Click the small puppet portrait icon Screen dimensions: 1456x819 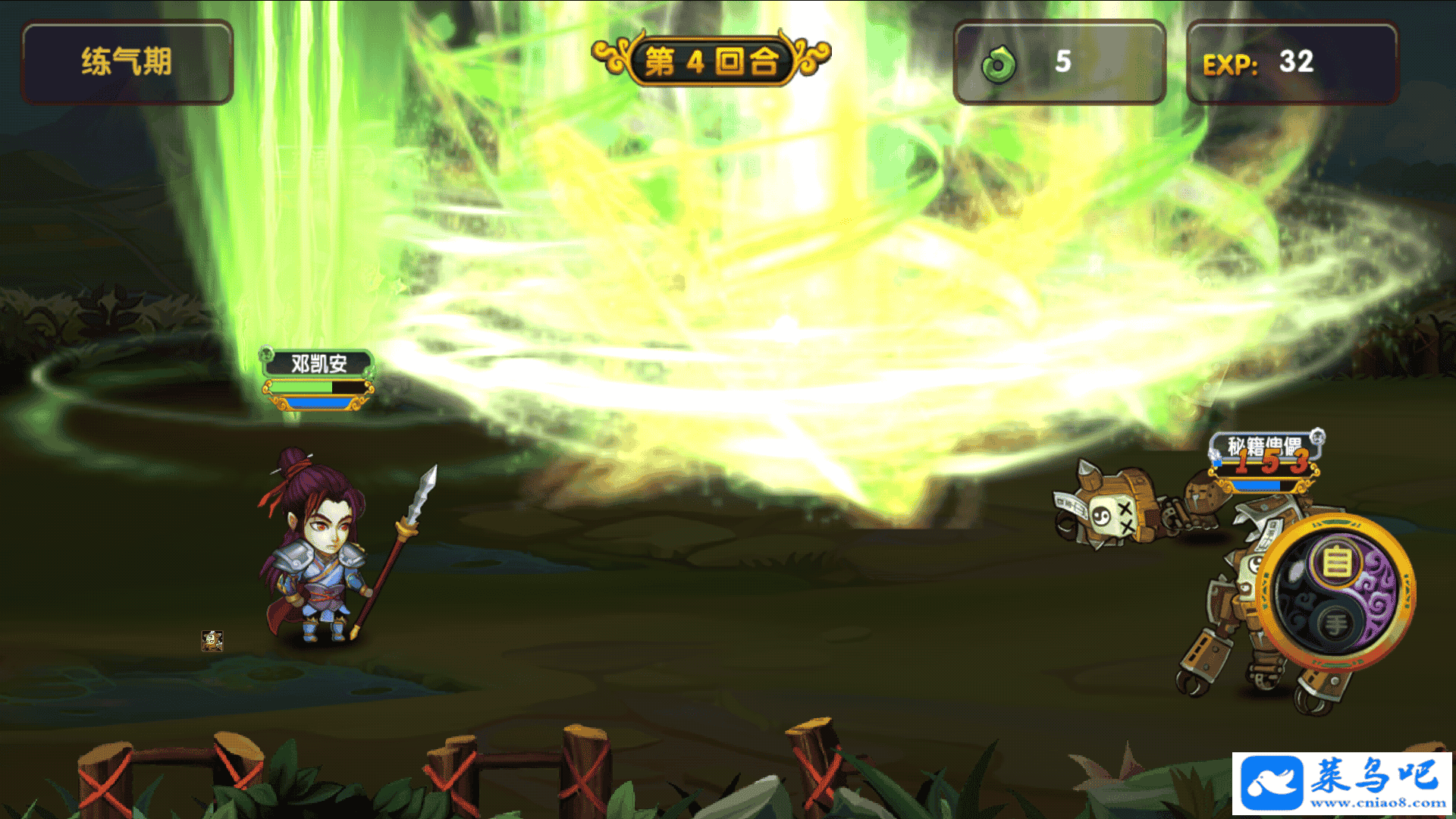point(212,641)
